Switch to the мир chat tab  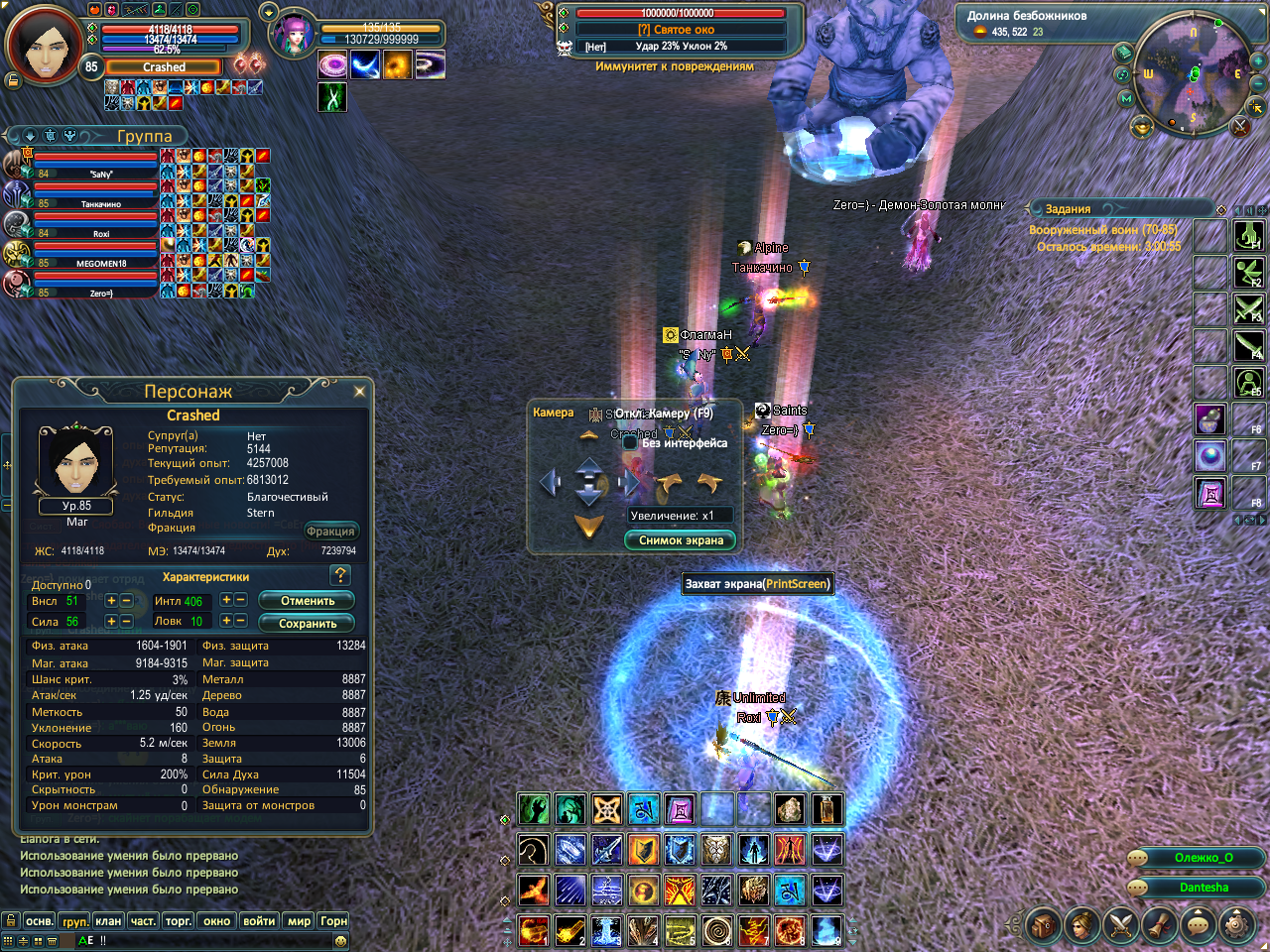coord(299,921)
